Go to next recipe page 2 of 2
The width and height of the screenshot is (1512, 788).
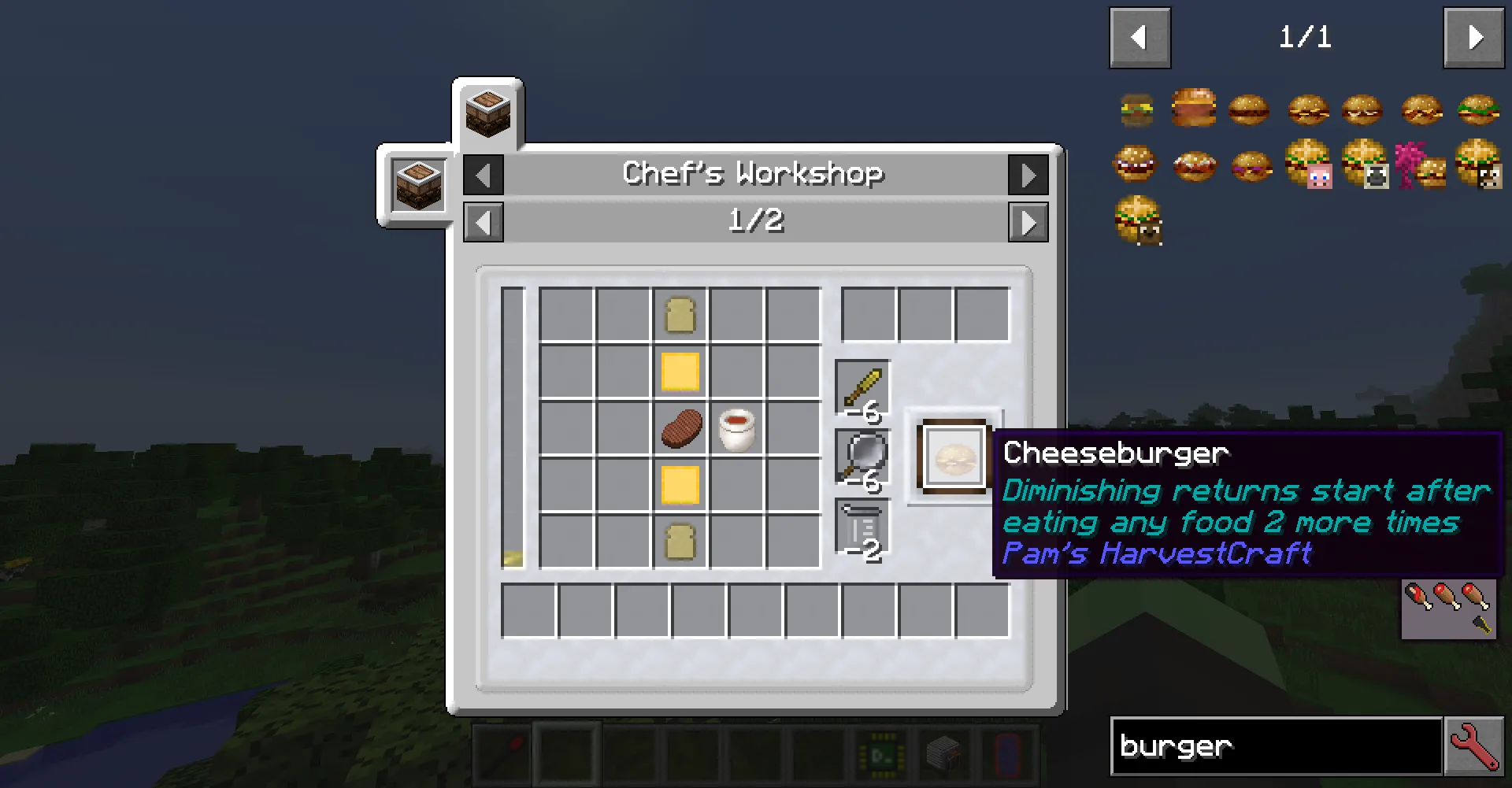[1028, 222]
